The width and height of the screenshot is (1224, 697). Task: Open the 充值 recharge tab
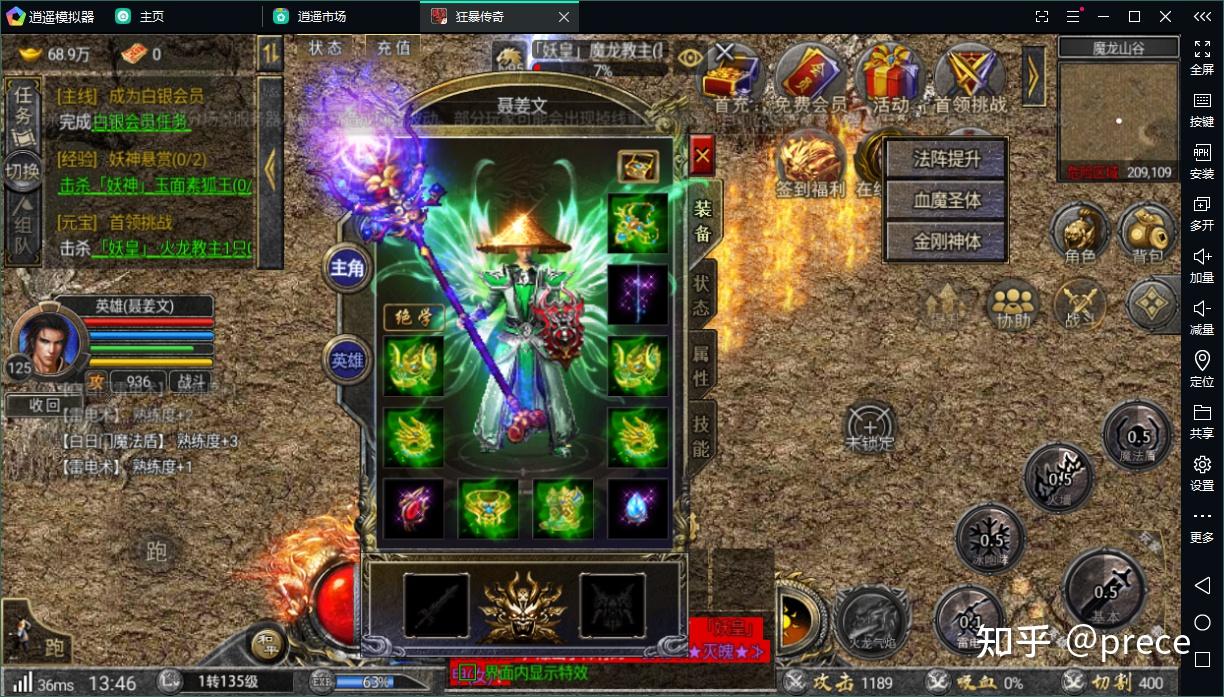pyautogui.click(x=393, y=47)
